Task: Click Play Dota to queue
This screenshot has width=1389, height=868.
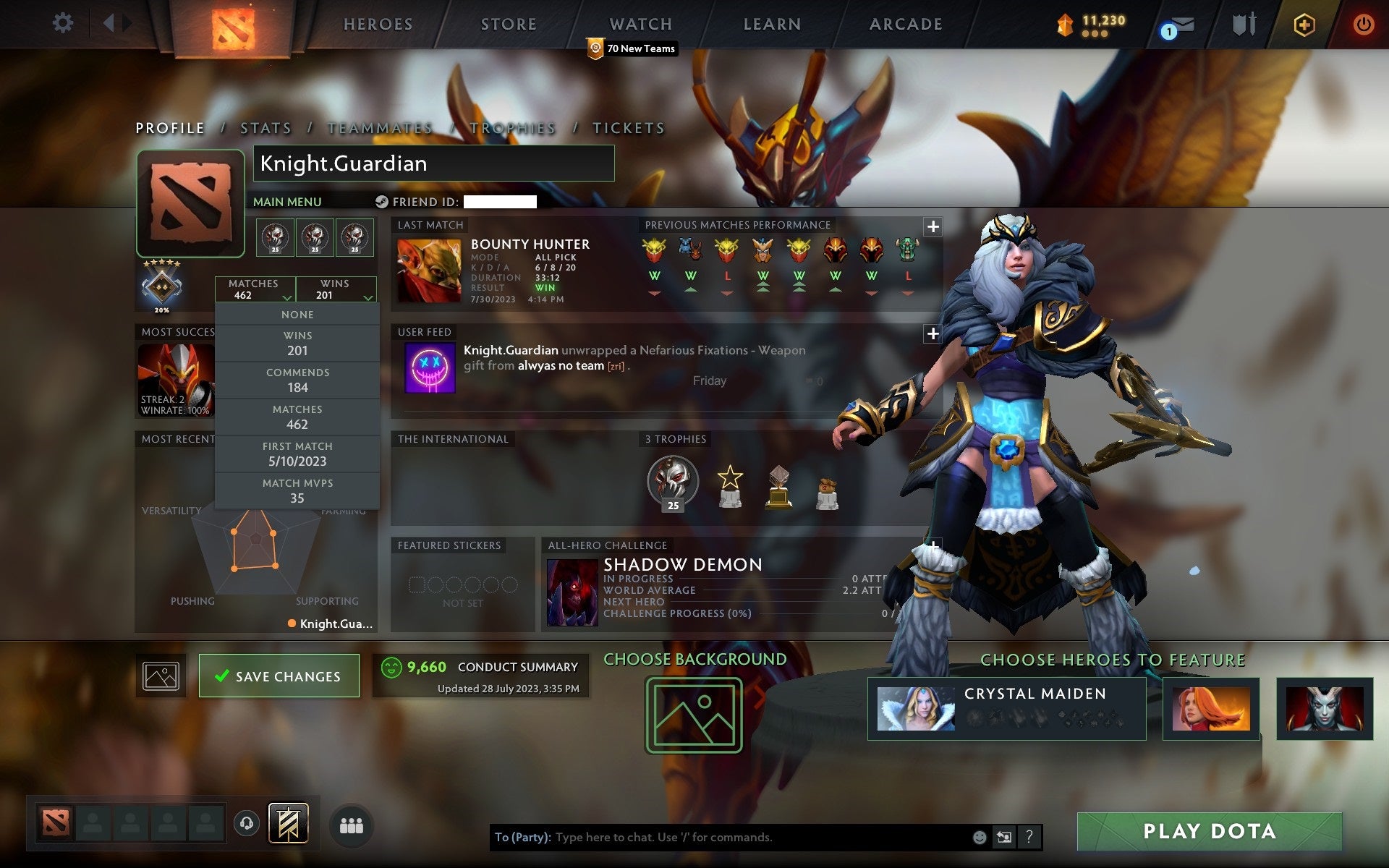Action: coord(1209,832)
